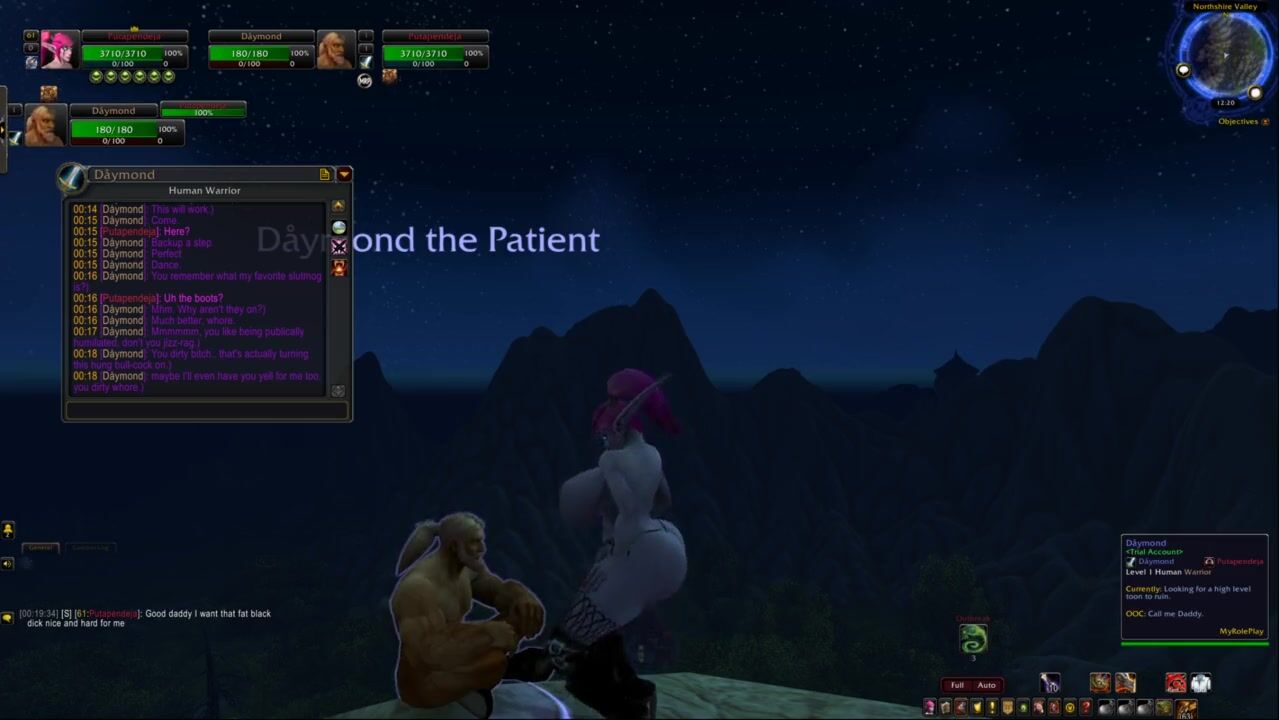Minimize the whisper window with the arrow button
Screen dimensions: 1279x720
tap(344, 174)
